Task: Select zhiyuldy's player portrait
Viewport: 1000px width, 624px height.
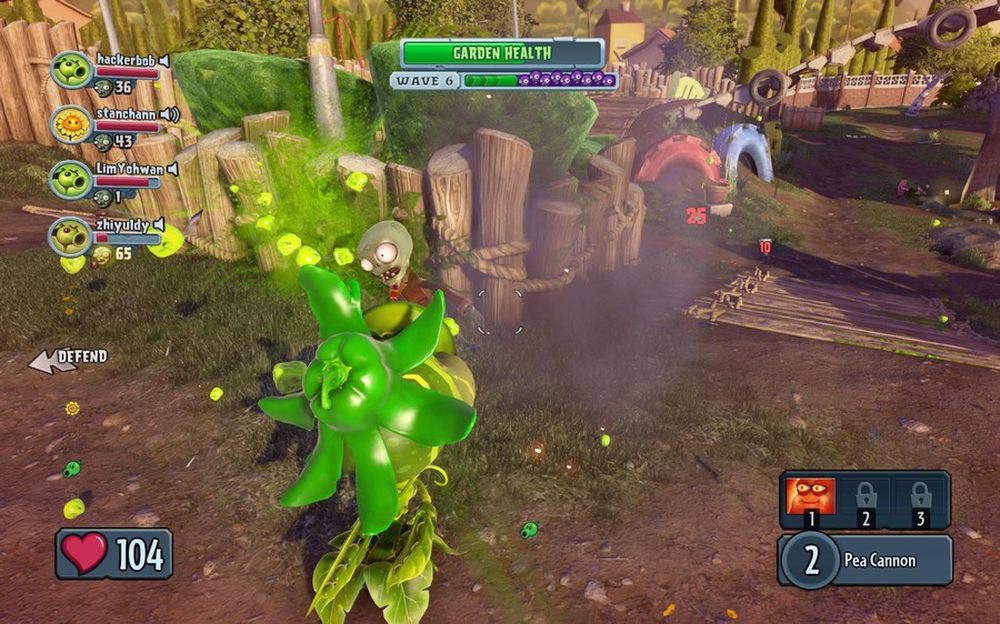Action: pos(71,236)
